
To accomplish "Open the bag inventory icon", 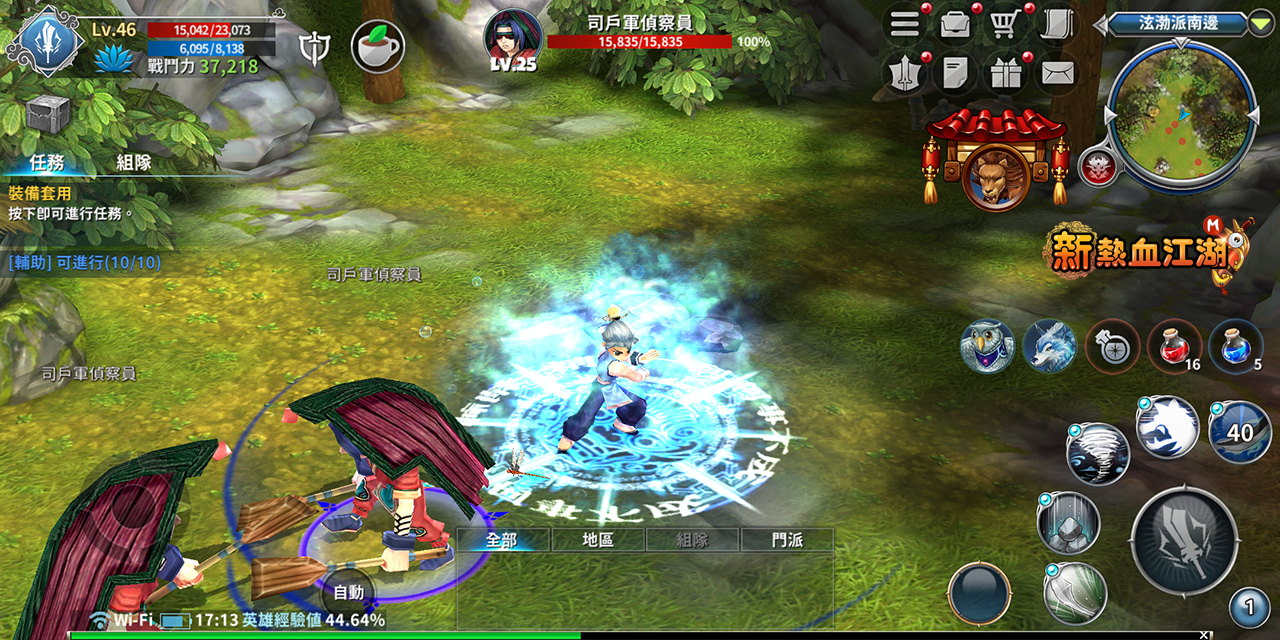I will 956,25.
